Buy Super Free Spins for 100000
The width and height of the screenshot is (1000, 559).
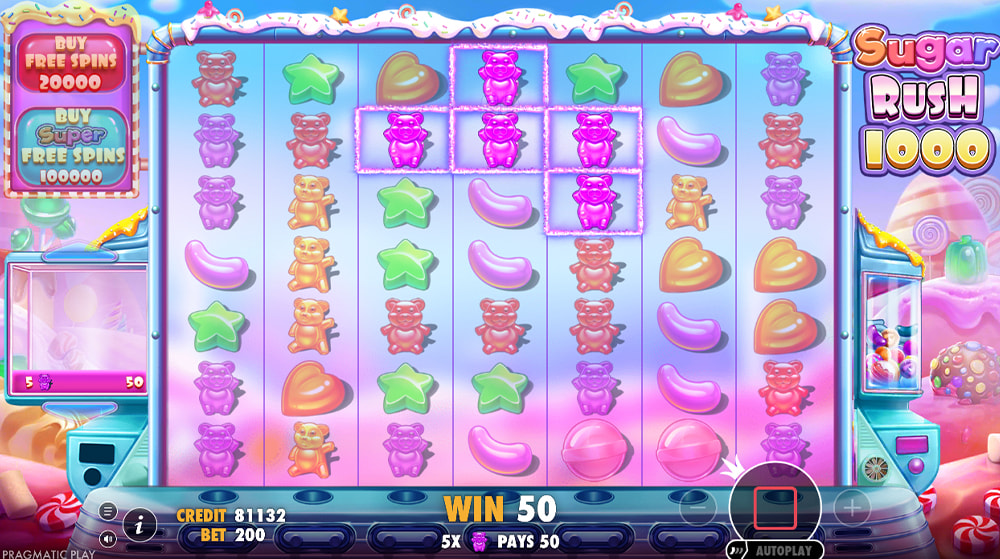[x=70, y=147]
